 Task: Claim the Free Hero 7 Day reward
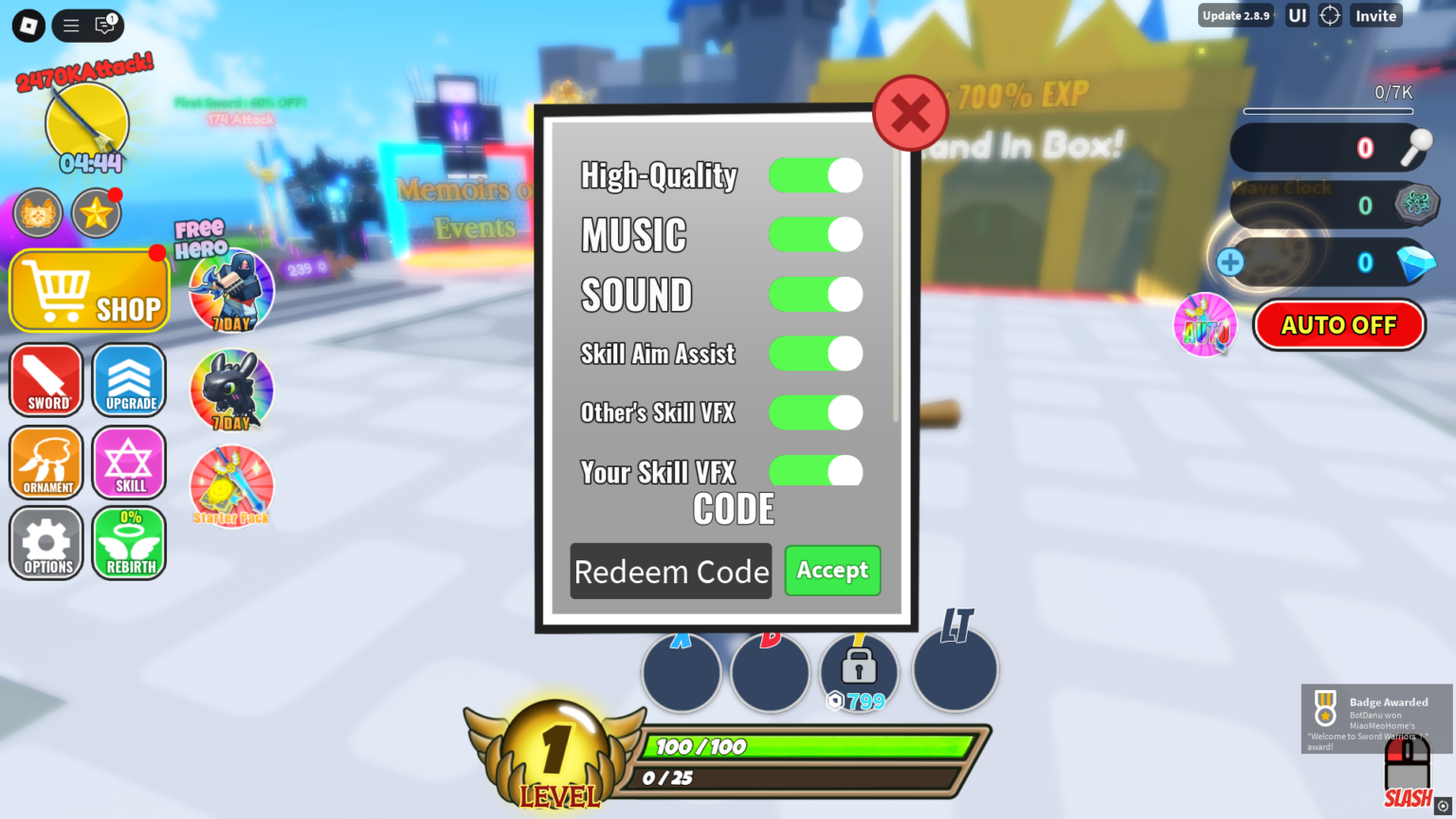[x=230, y=291]
